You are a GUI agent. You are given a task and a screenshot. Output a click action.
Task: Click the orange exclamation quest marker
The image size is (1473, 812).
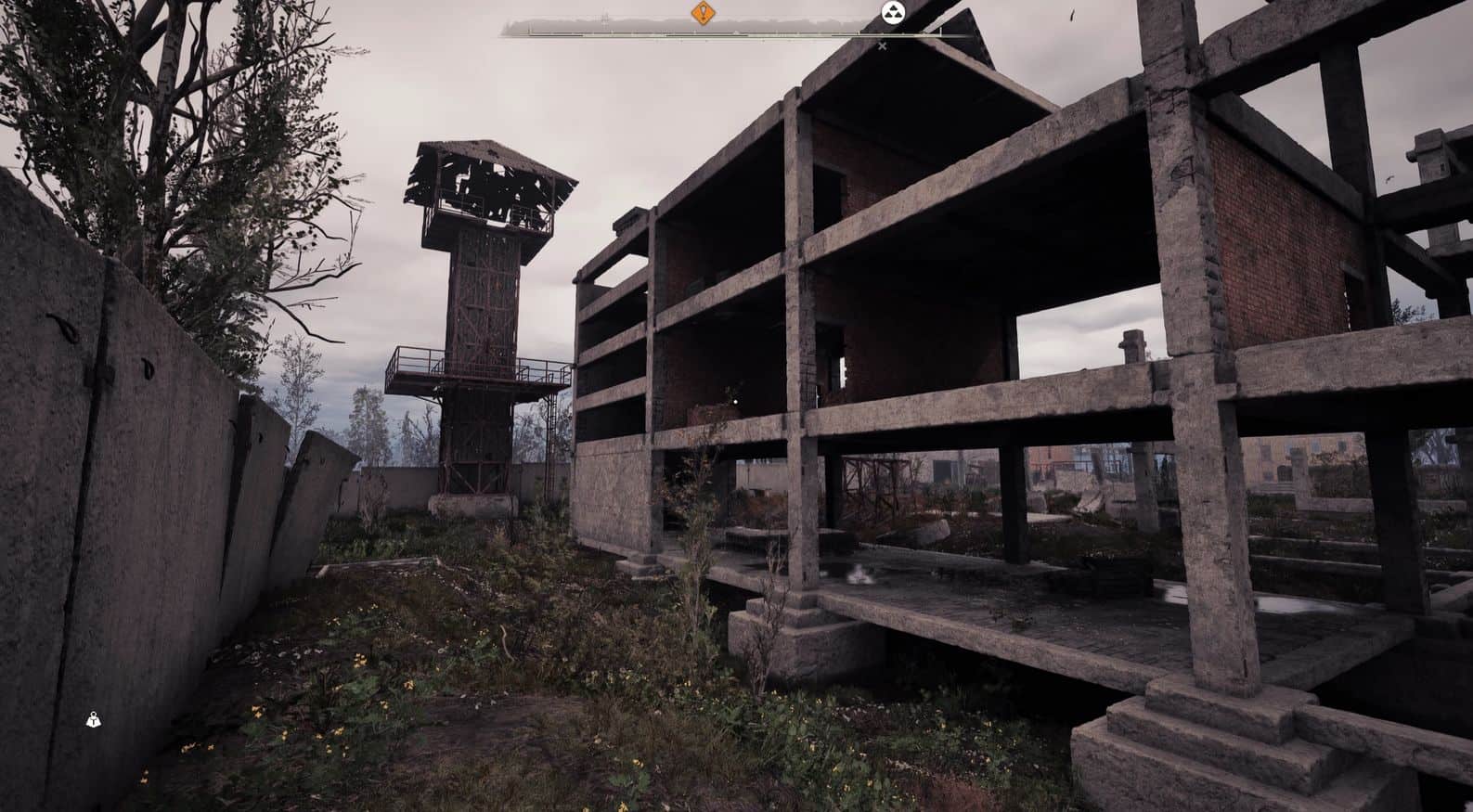coord(704,13)
